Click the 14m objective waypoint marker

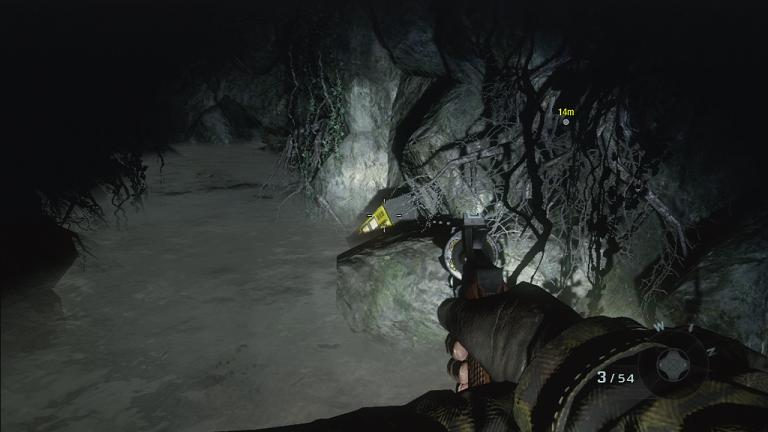coord(566,122)
